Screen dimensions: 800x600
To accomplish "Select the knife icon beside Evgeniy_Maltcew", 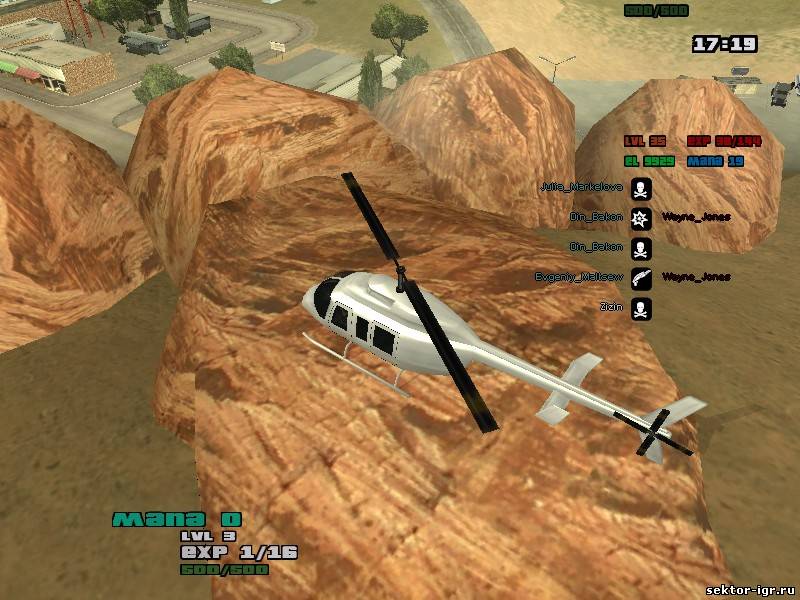I will 642,277.
